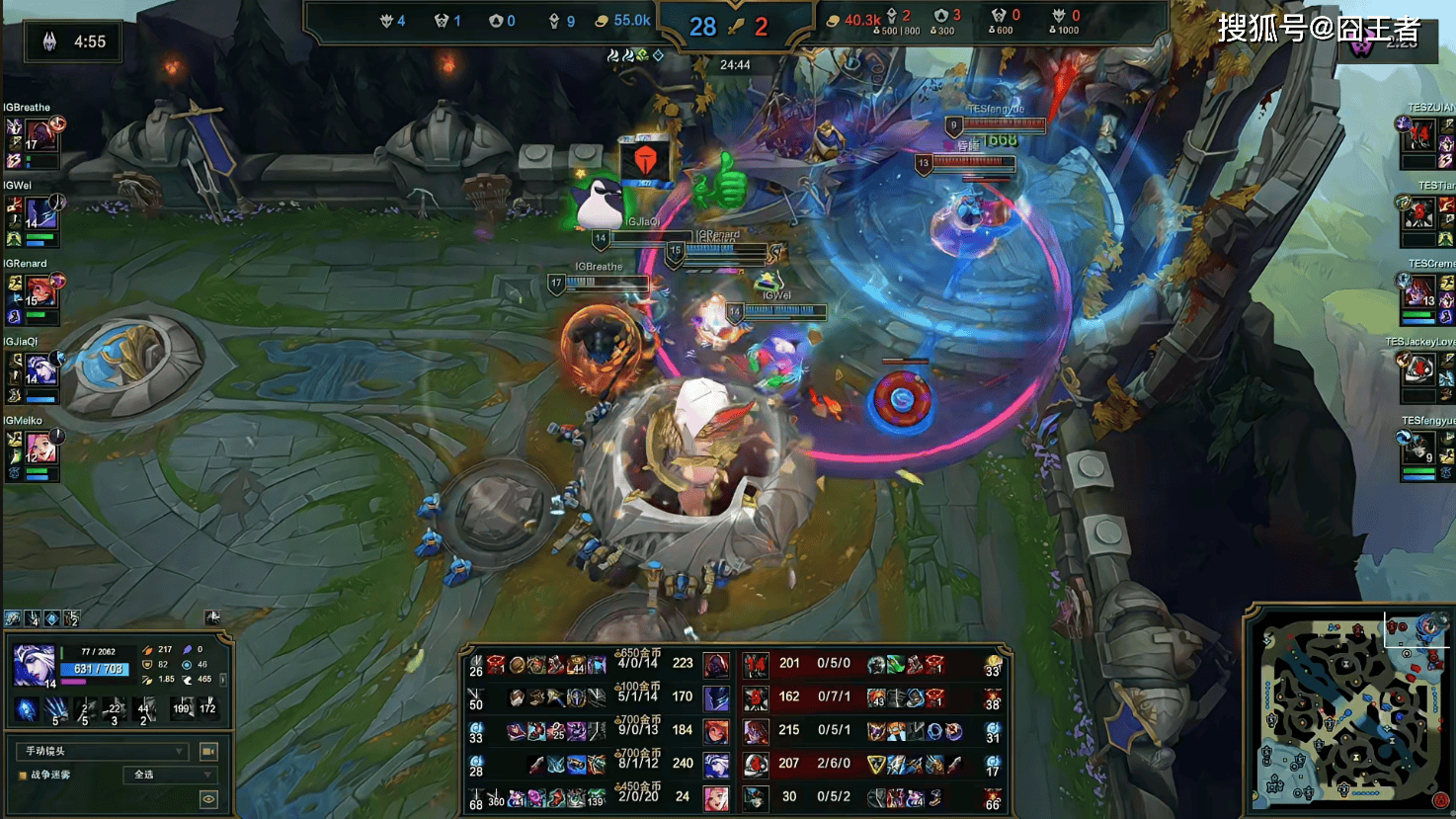Select IGJiaQi's portrait in the team sidebar
Image resolution: width=1456 pixels, height=819 pixels.
pos(40,369)
